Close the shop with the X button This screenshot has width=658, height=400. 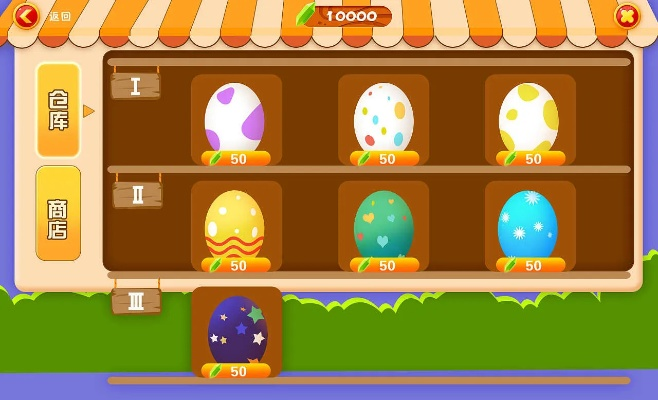click(627, 15)
